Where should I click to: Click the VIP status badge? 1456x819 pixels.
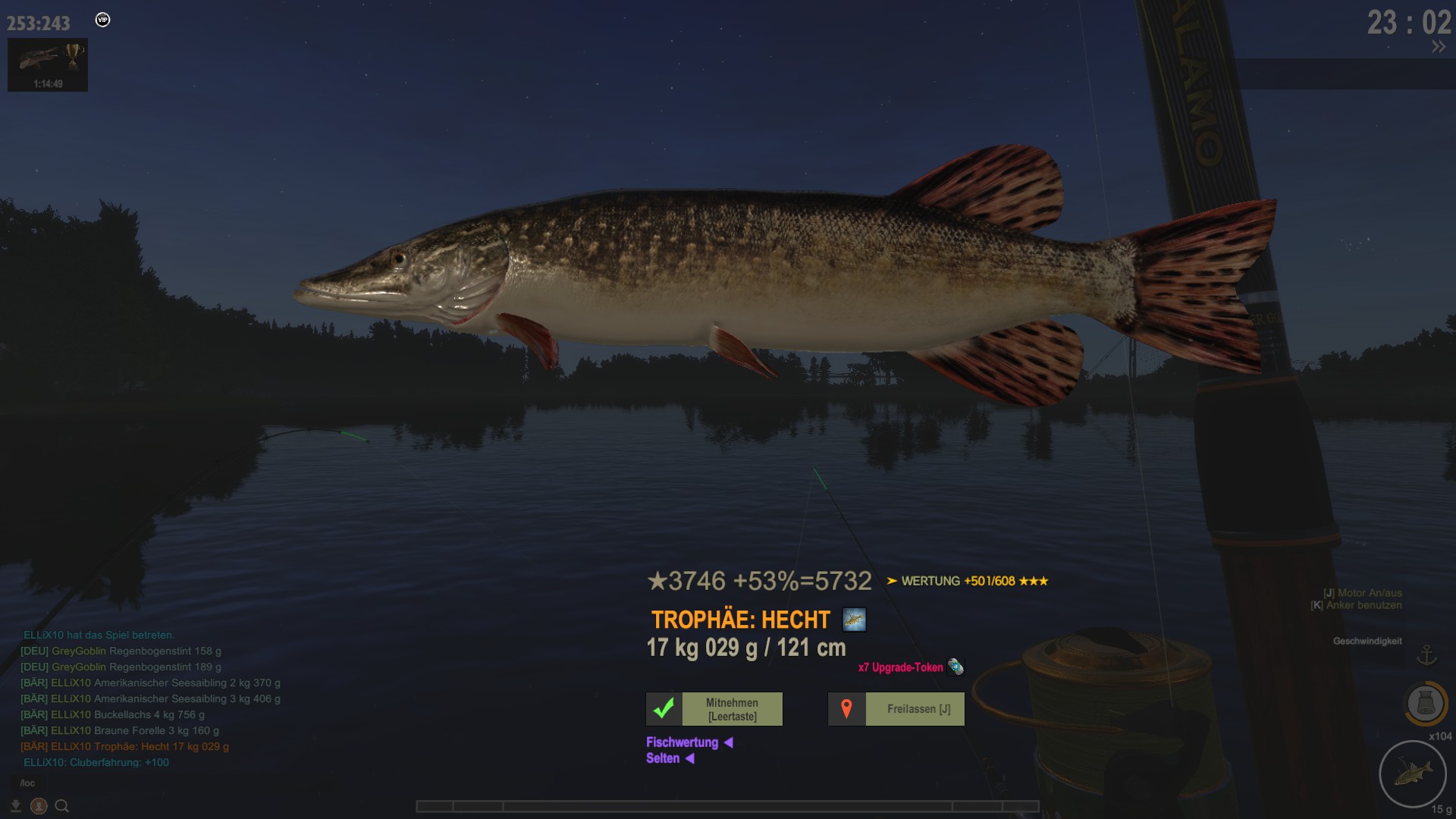point(103,20)
